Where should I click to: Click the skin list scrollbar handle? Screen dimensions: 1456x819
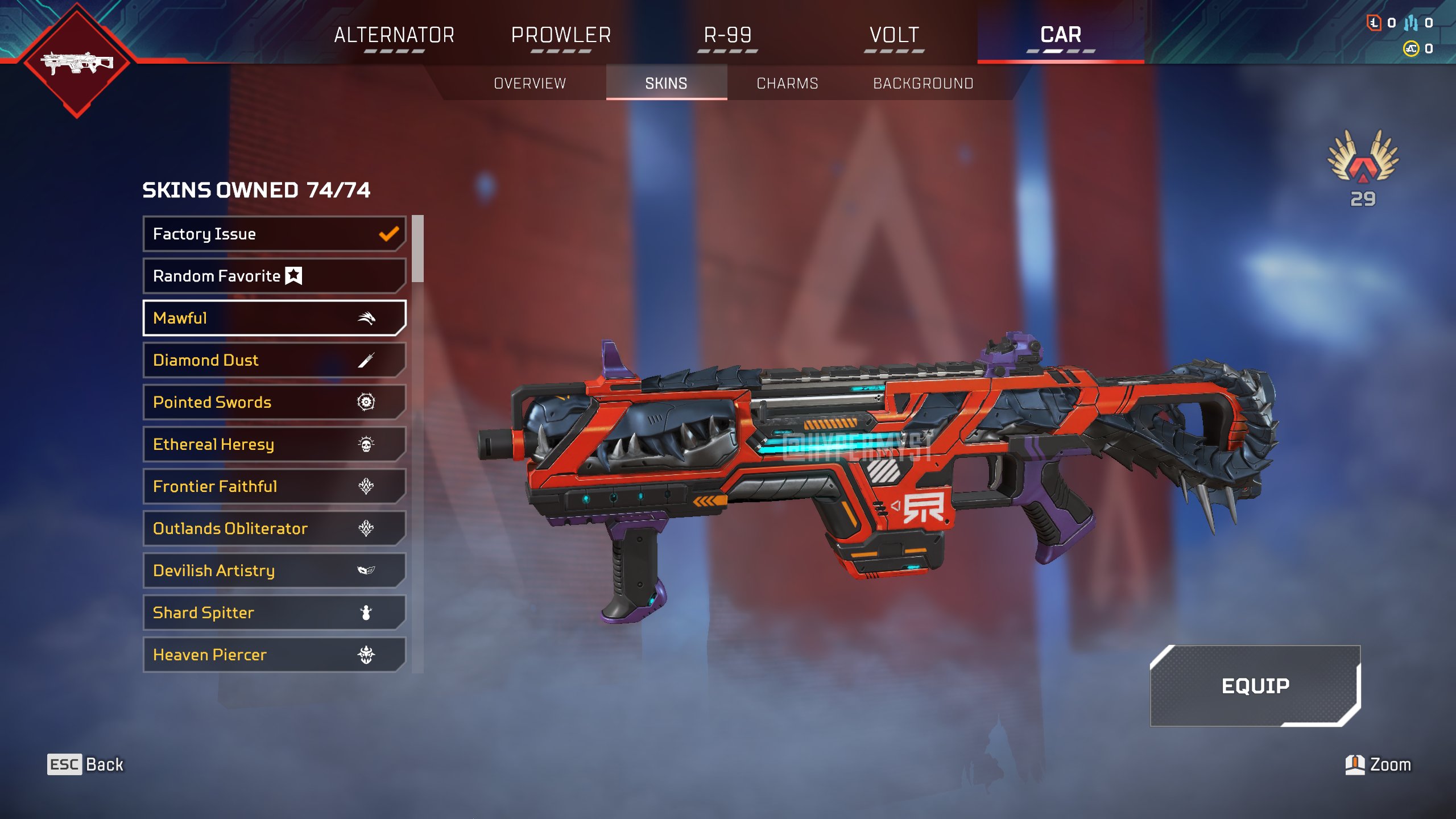tap(418, 249)
